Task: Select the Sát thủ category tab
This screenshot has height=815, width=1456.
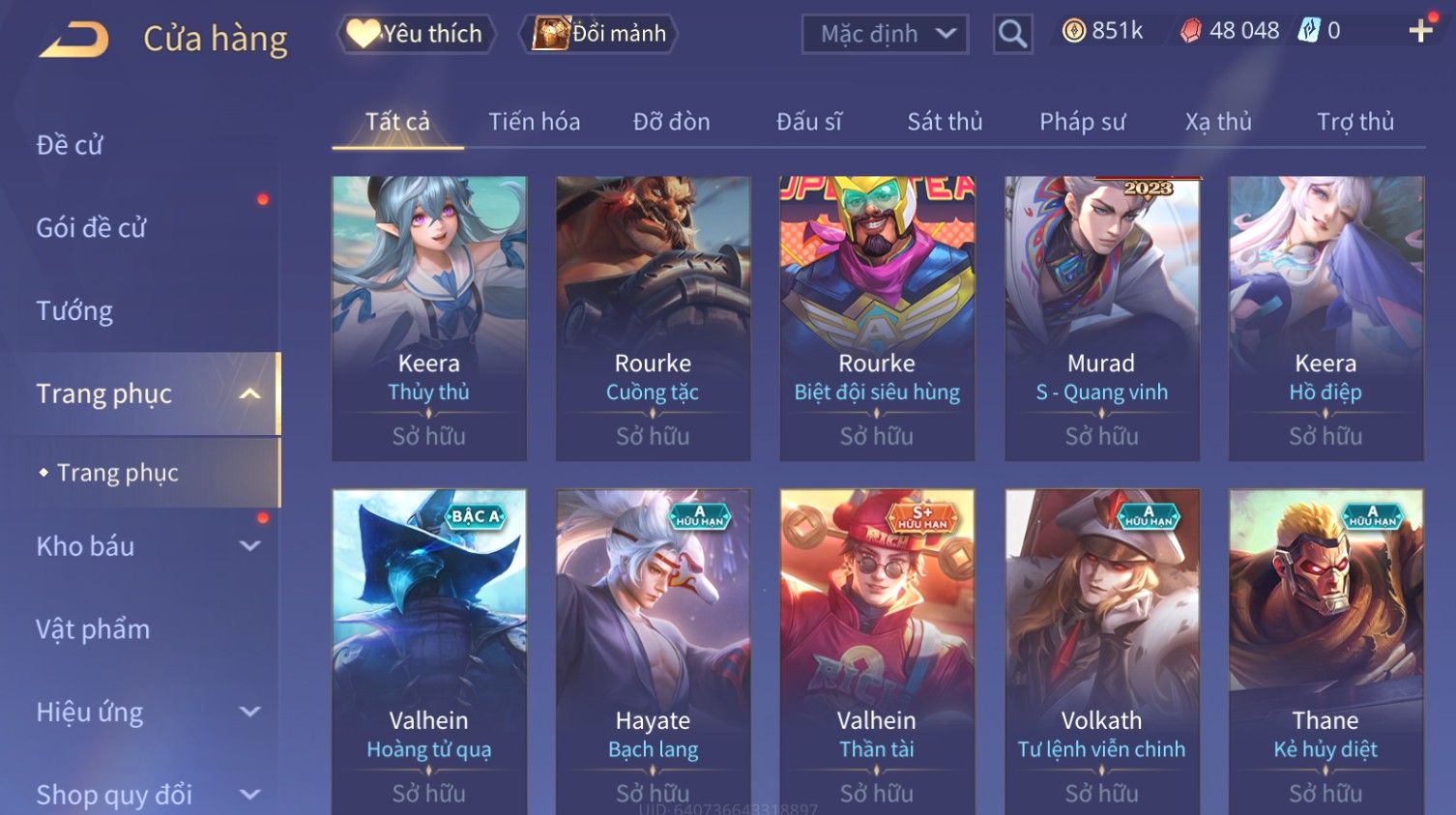Action: pos(944,122)
